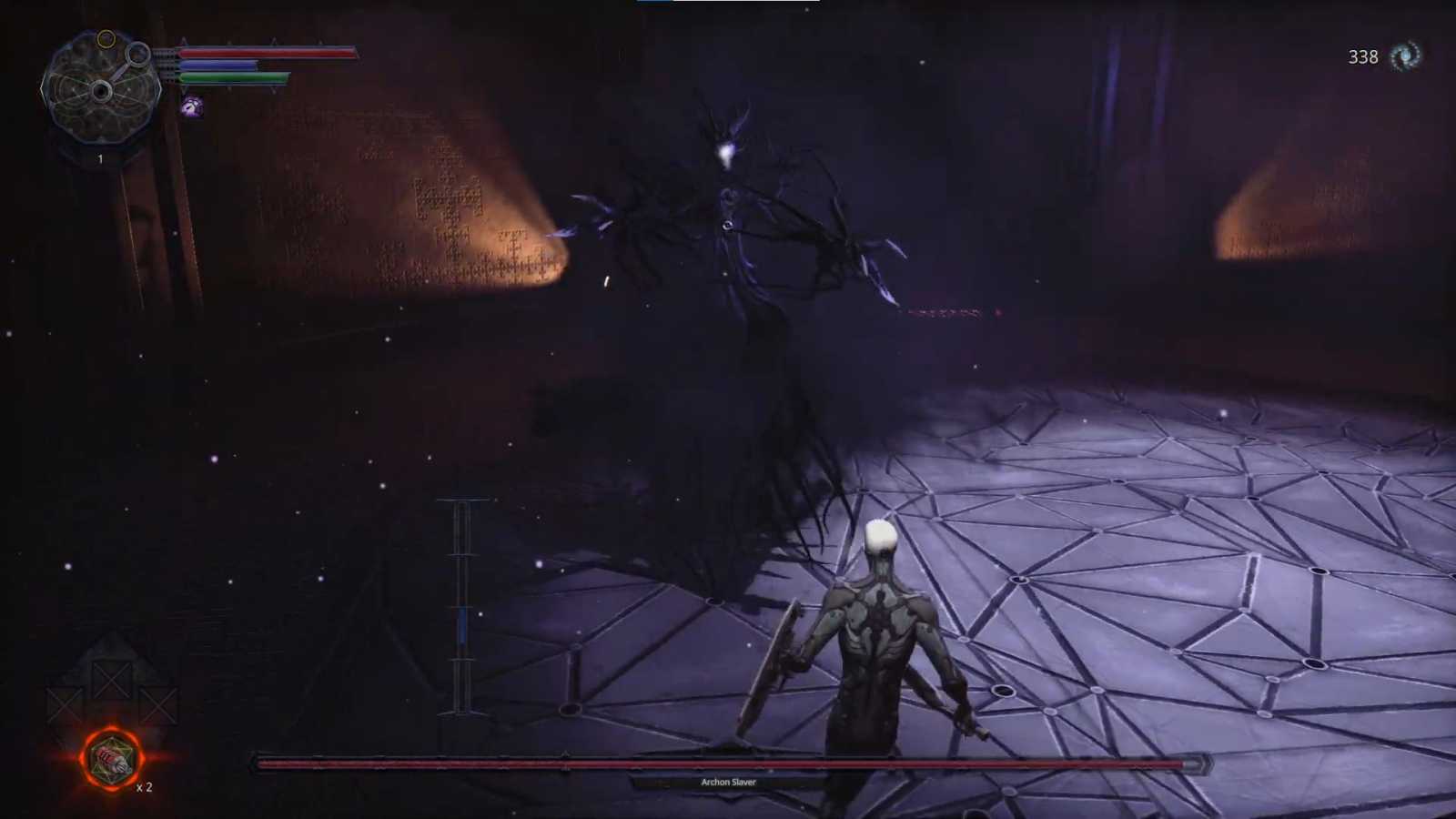Click the Axion currency spiral icon
This screenshot has width=1456, height=819.
pos(1407,56)
